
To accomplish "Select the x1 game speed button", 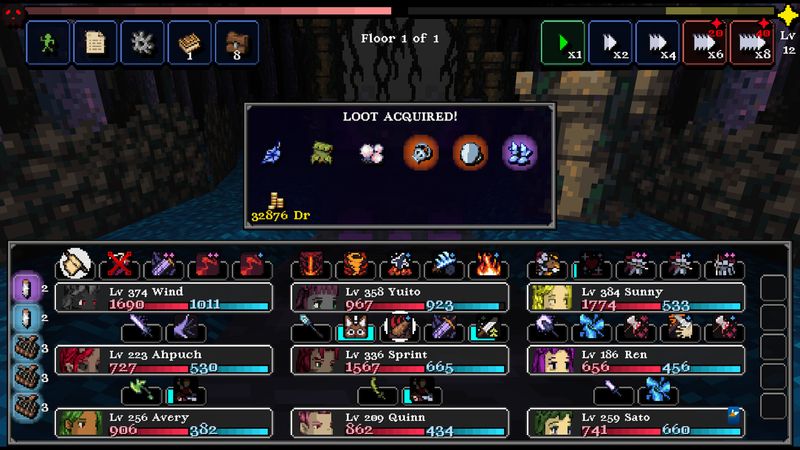I will coord(564,43).
